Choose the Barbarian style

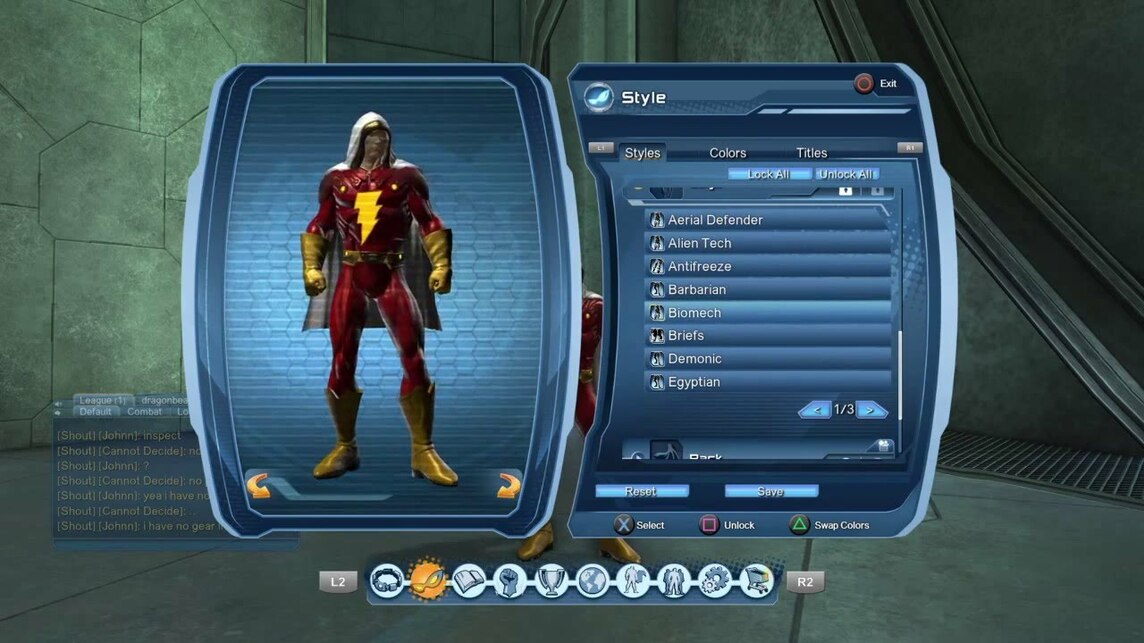tap(767, 289)
